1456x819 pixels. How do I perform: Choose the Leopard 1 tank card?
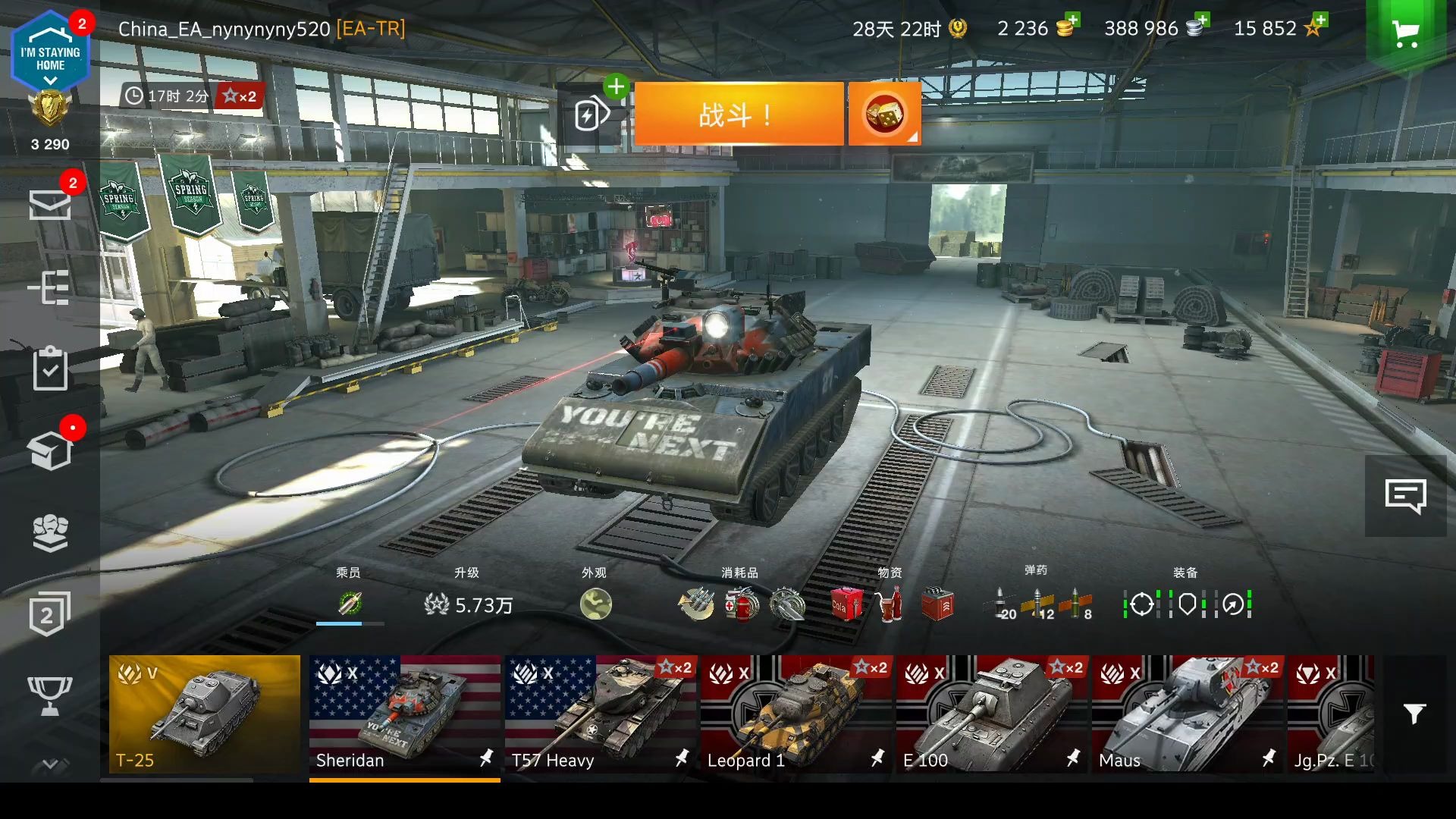click(795, 714)
